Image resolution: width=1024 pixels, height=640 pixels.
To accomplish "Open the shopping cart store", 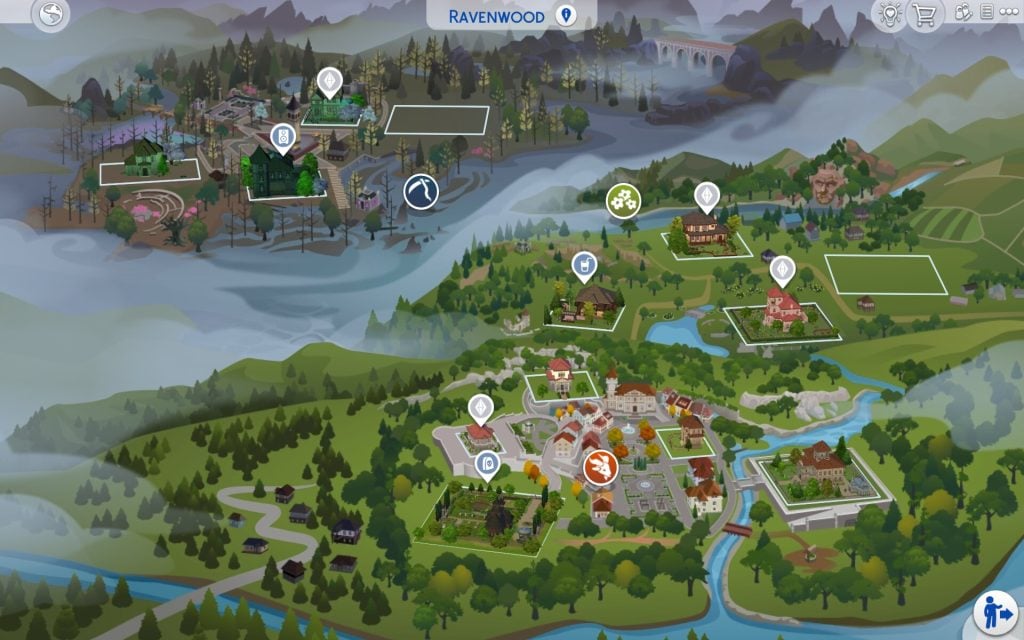I will [x=925, y=14].
